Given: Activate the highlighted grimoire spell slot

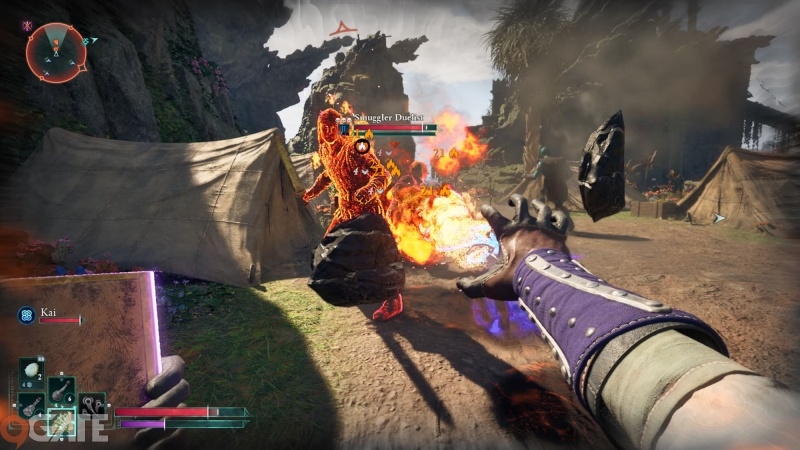Looking at the screenshot, I should pos(61,423).
